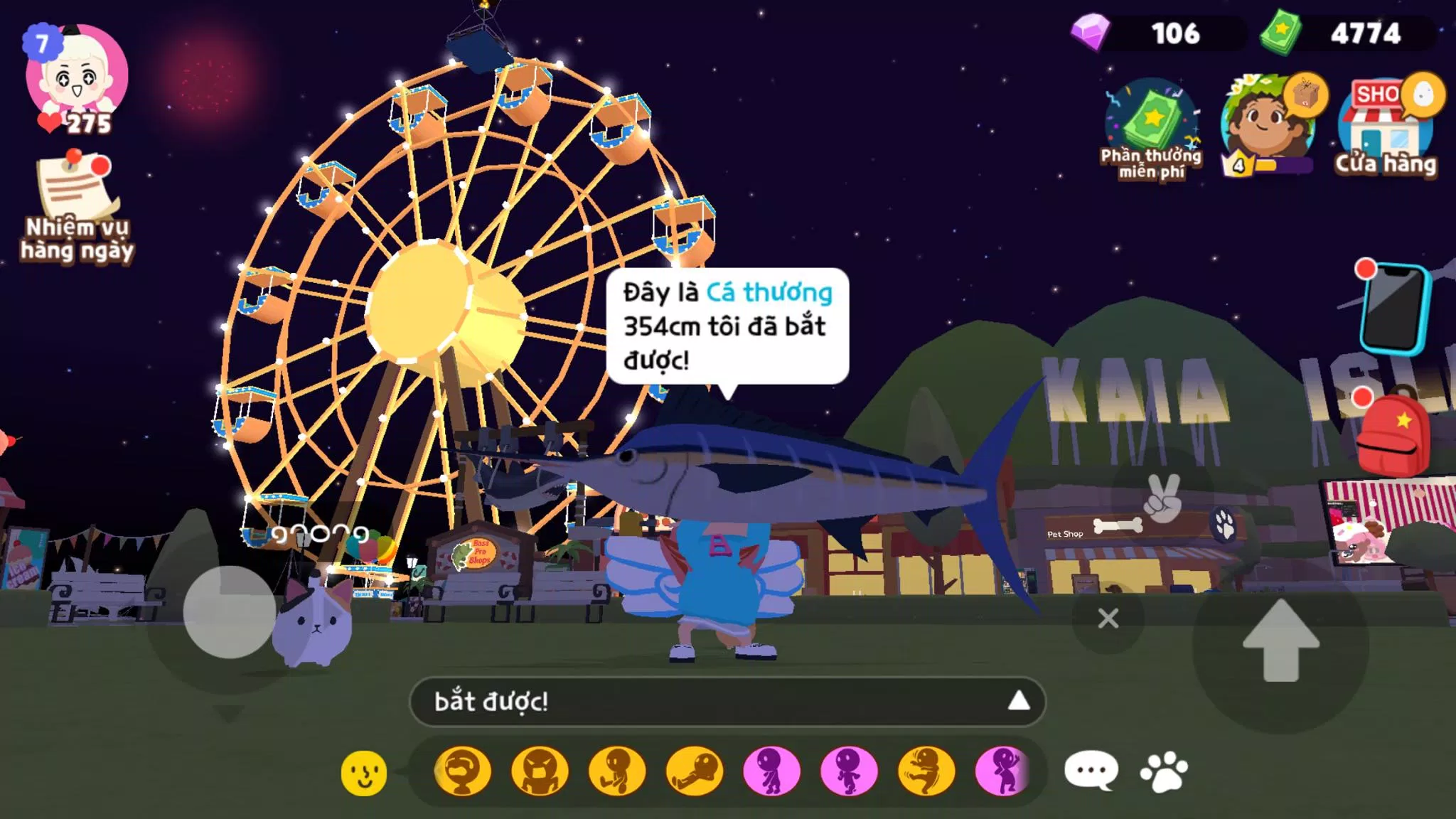Use the peace sign action button
The height and width of the screenshot is (819, 1456).
click(1162, 498)
